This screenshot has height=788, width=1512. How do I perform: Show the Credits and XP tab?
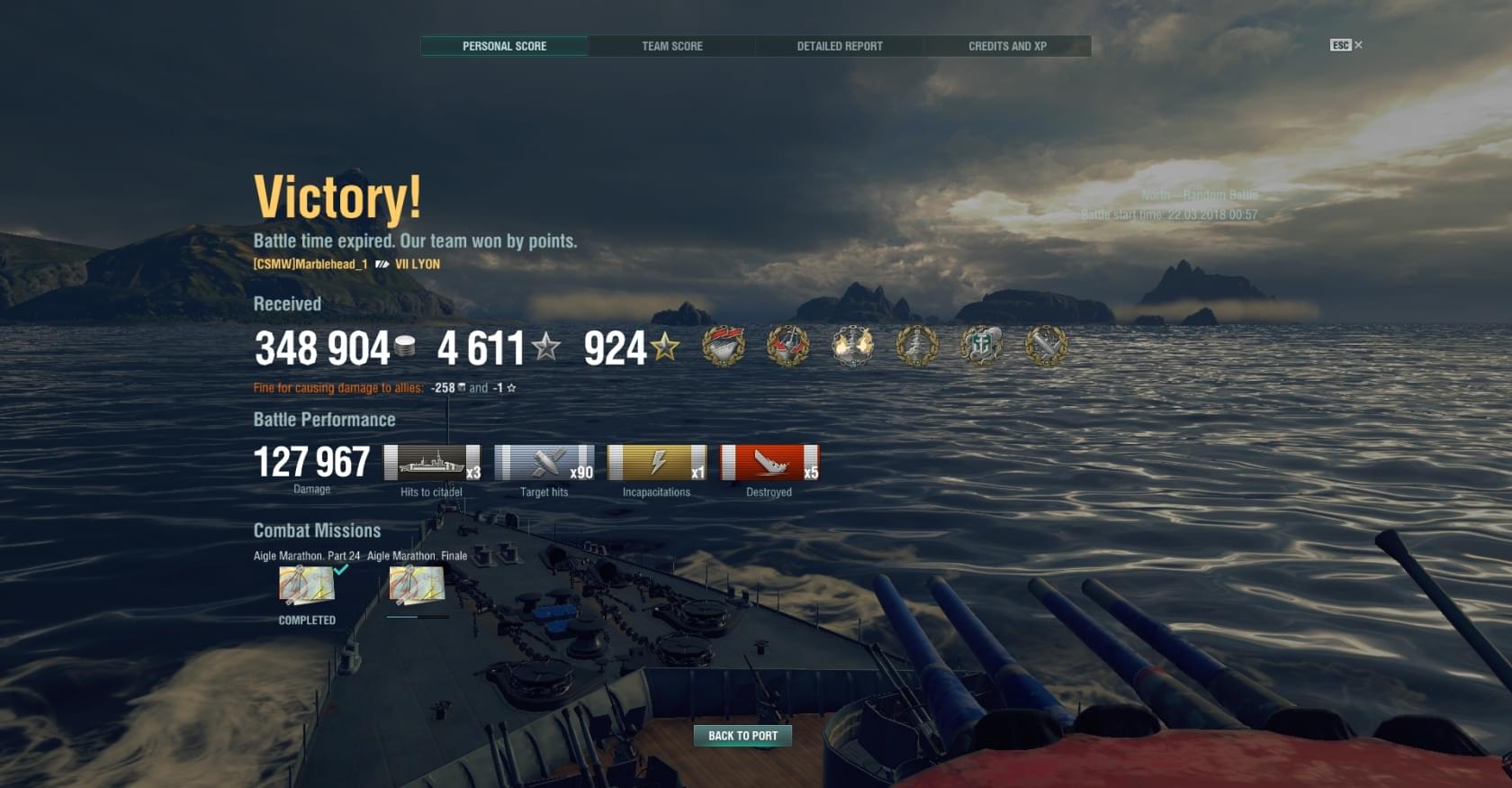click(x=1007, y=46)
